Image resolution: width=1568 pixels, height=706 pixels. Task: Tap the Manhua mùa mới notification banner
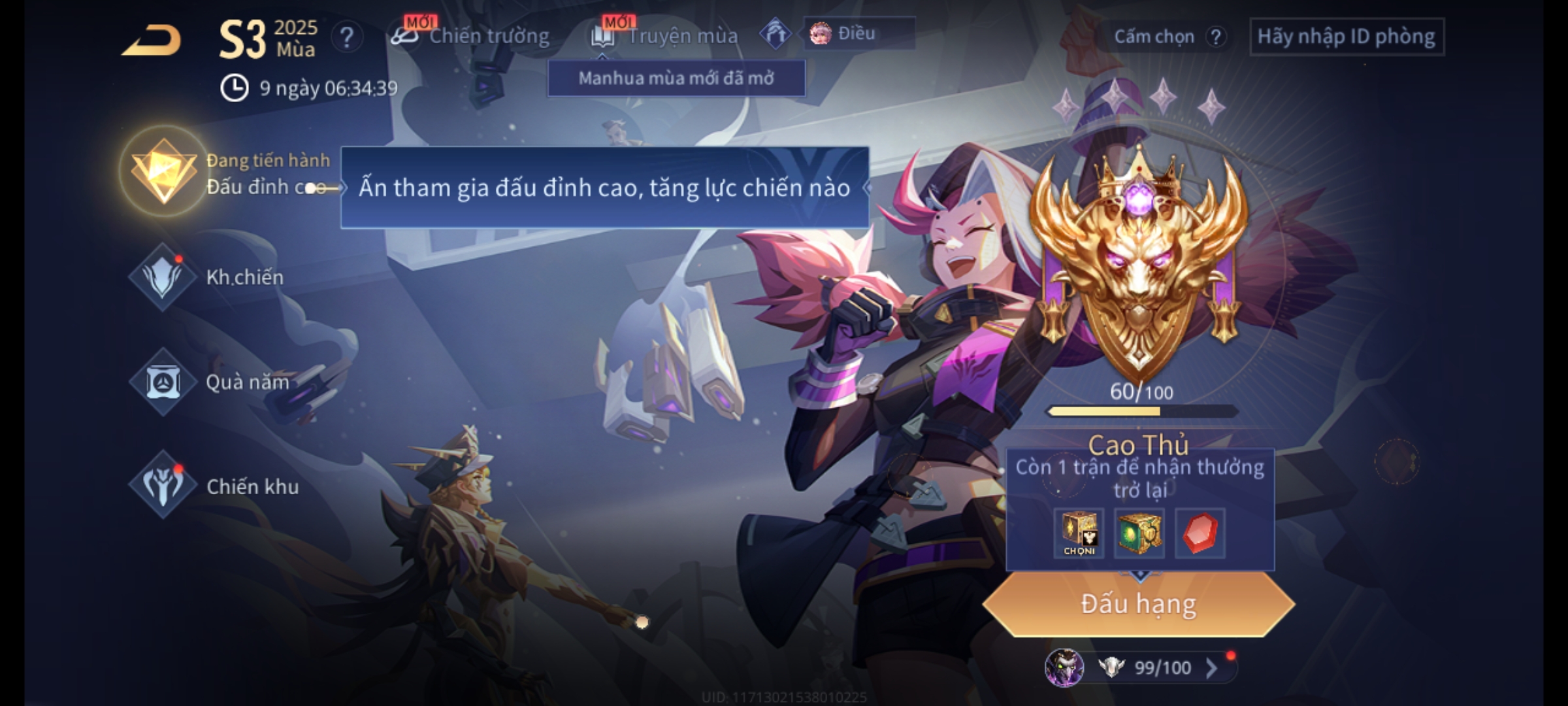pyautogui.click(x=676, y=78)
